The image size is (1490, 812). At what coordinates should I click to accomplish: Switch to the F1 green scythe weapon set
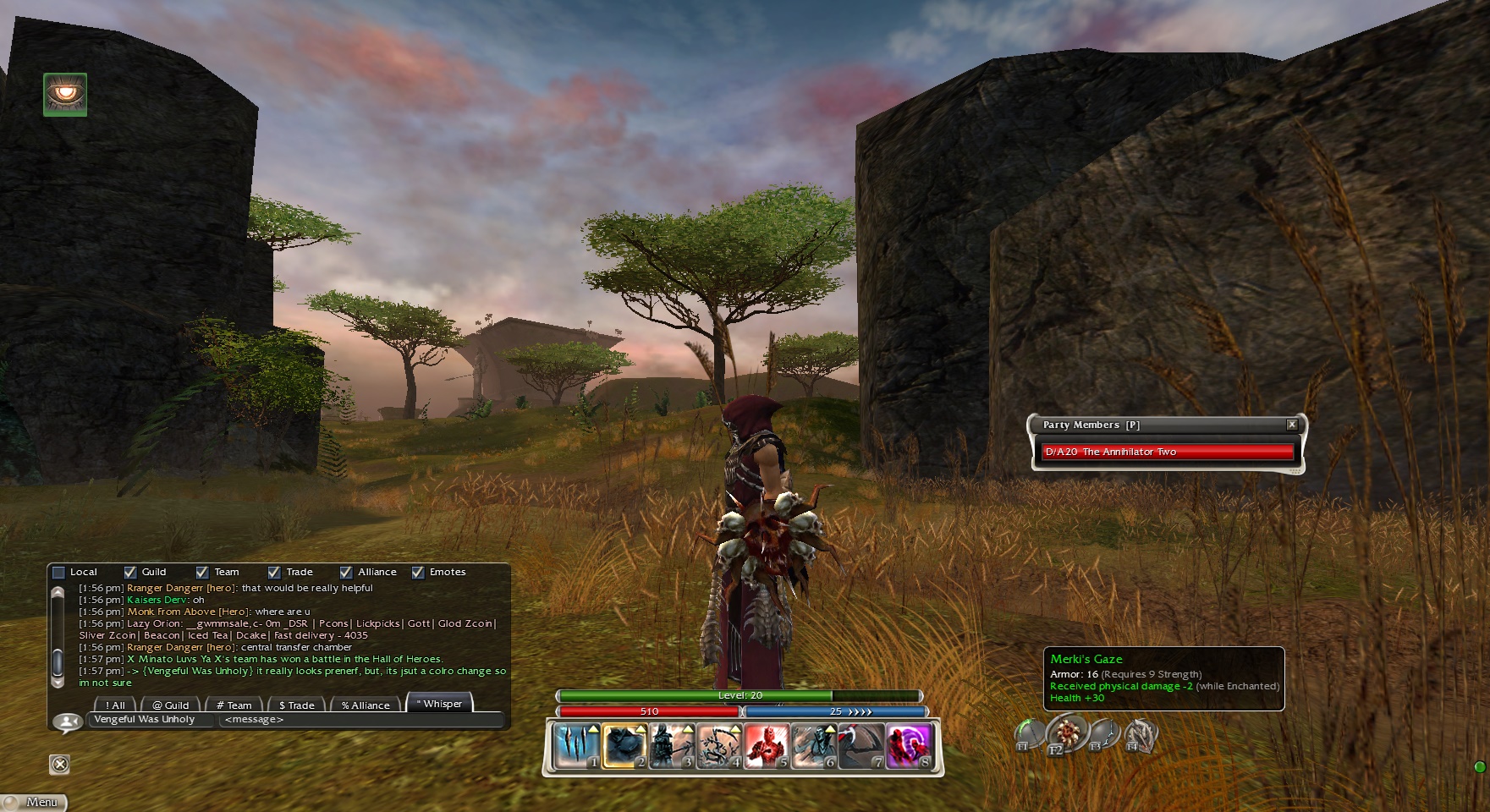[1029, 735]
